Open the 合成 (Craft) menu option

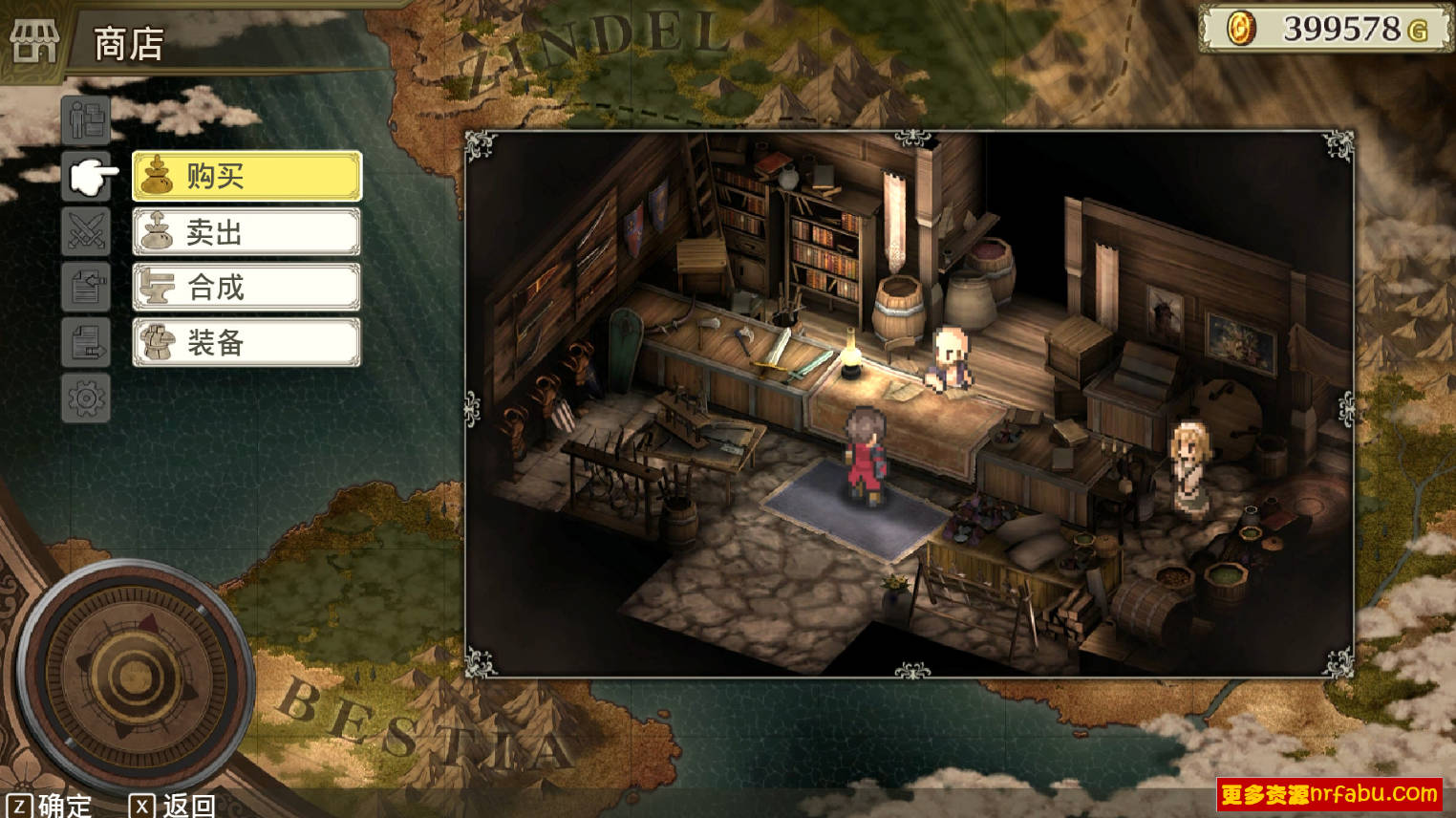pyautogui.click(x=246, y=287)
